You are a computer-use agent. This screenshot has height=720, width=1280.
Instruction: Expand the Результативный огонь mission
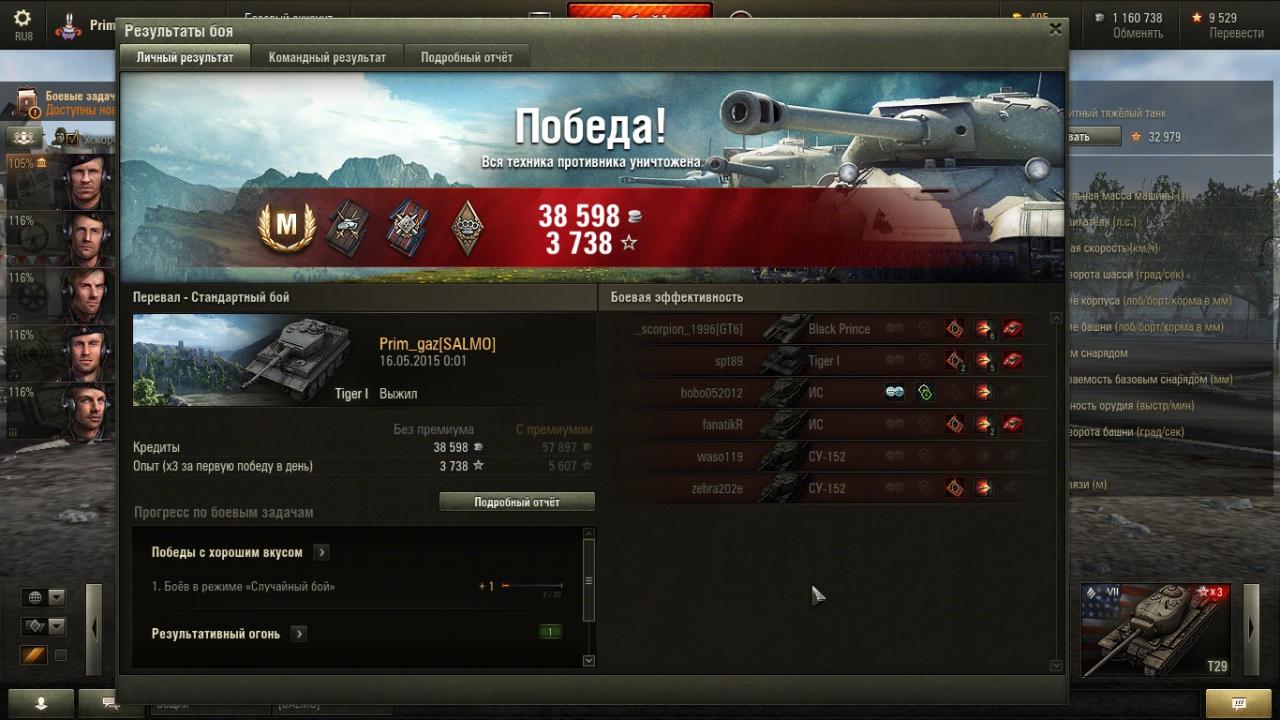(299, 634)
